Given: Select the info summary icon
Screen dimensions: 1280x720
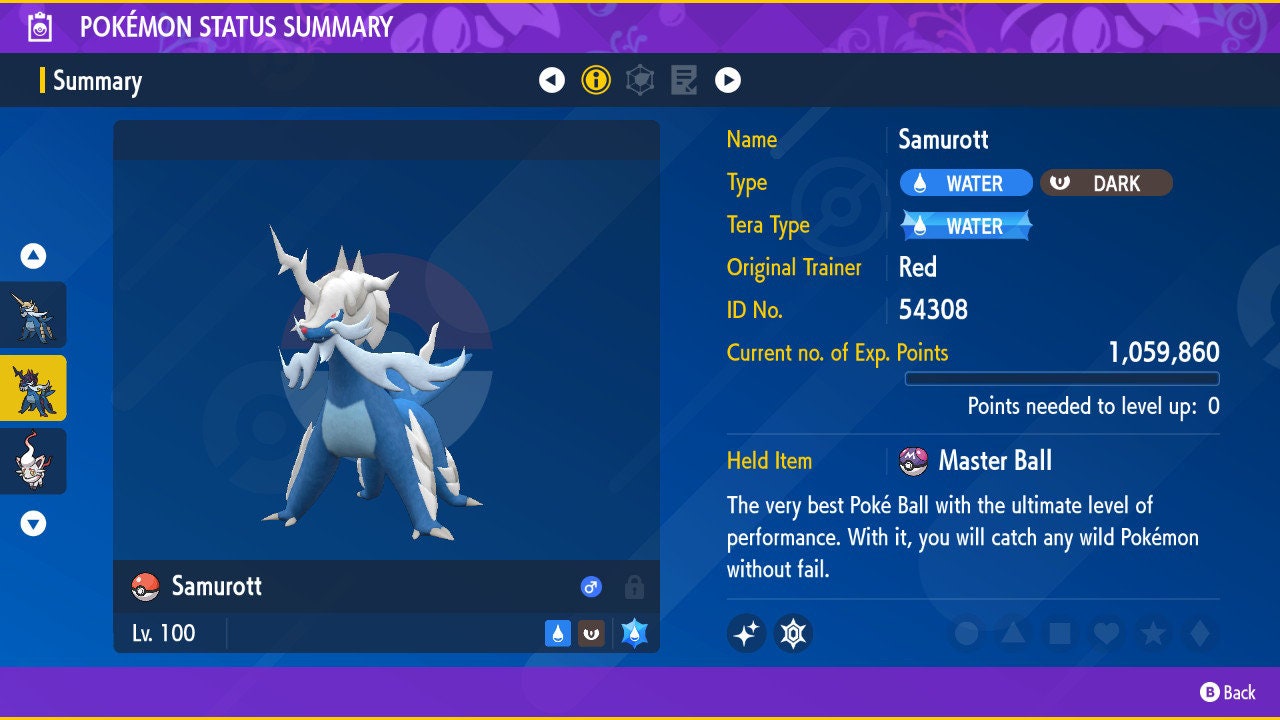Looking at the screenshot, I should [596, 80].
